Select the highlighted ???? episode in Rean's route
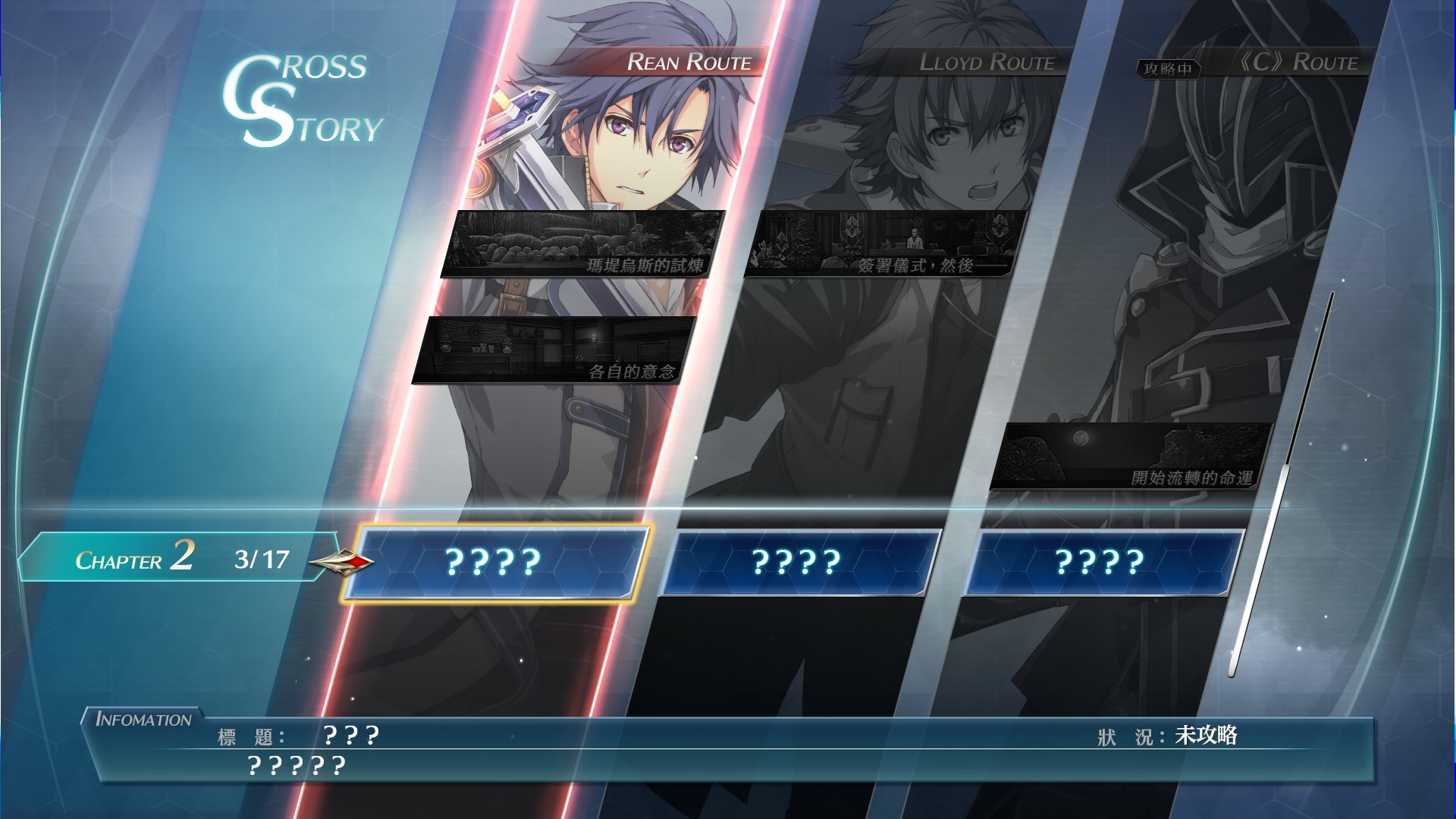This screenshot has width=1456, height=819. [x=494, y=562]
